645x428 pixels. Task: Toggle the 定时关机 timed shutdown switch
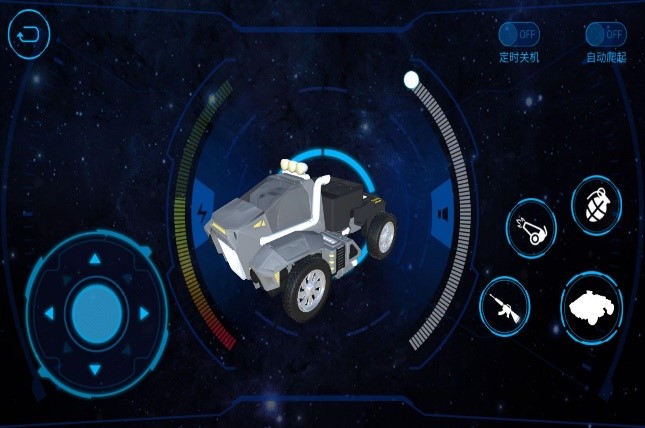coord(518,34)
